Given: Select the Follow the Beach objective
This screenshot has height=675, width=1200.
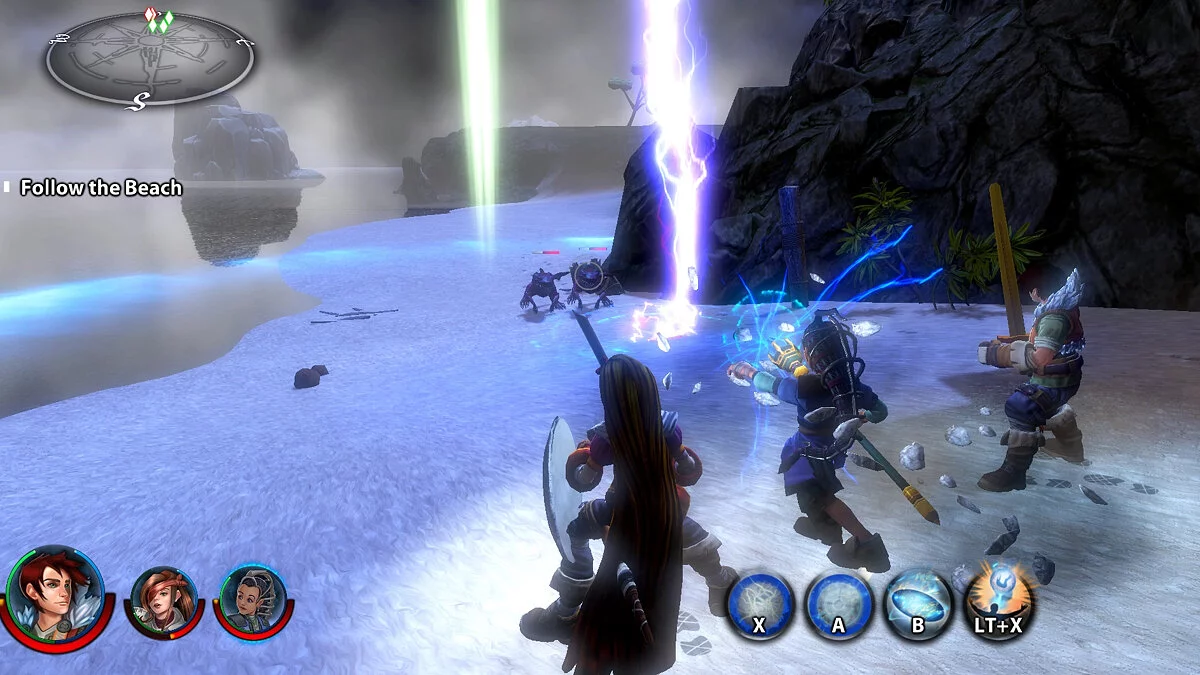Looking at the screenshot, I should point(101,188).
